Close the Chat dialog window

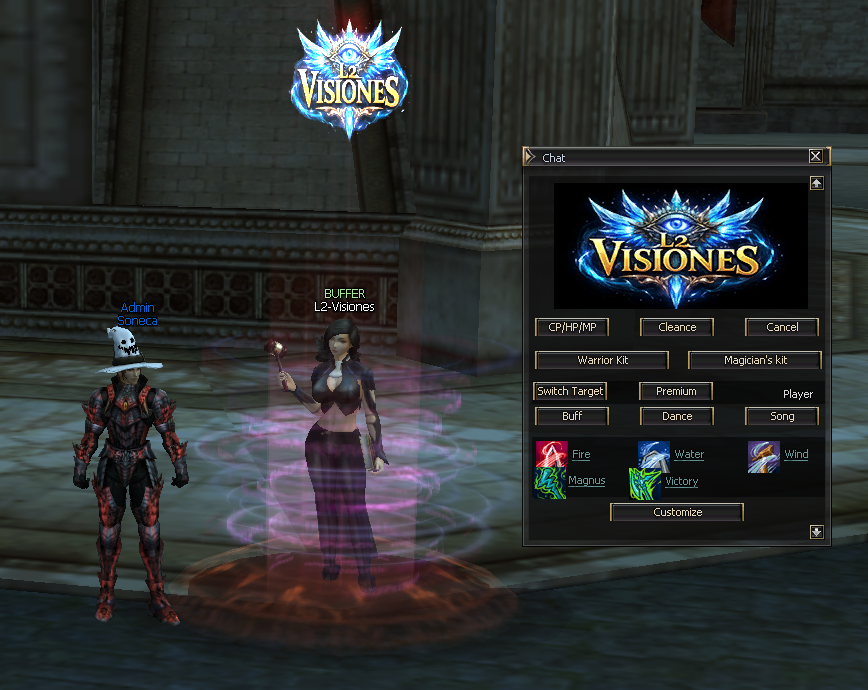point(816,156)
